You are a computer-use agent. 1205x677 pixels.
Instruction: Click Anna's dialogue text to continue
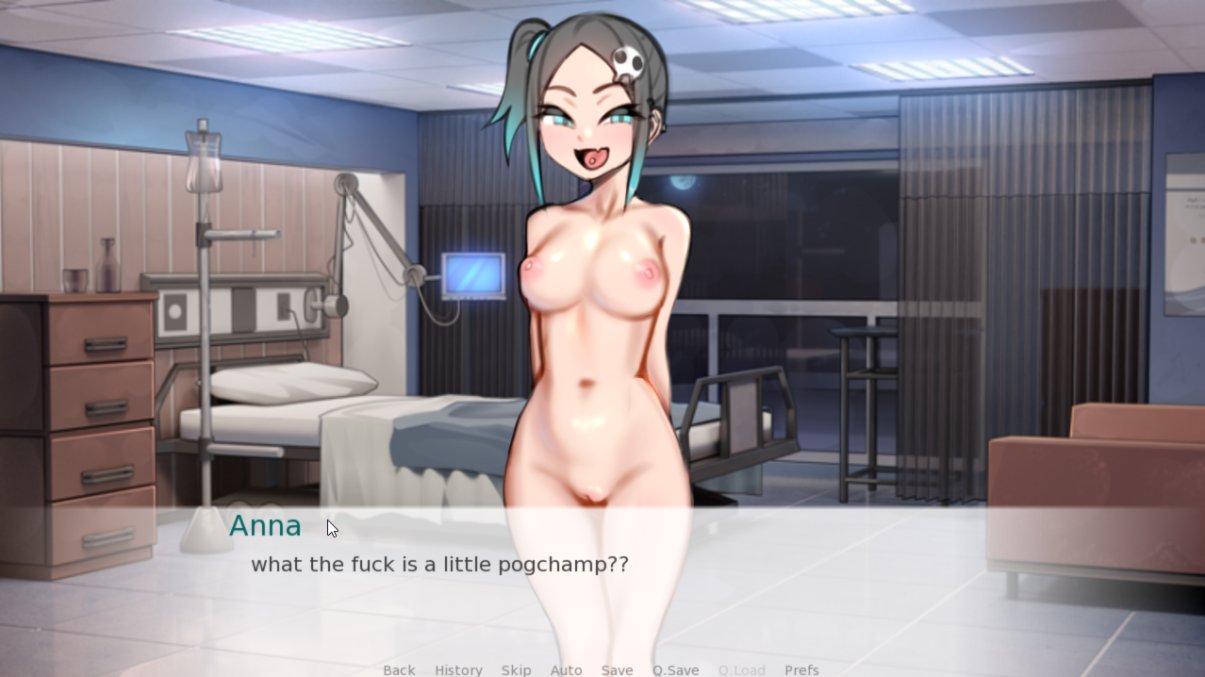click(x=439, y=564)
